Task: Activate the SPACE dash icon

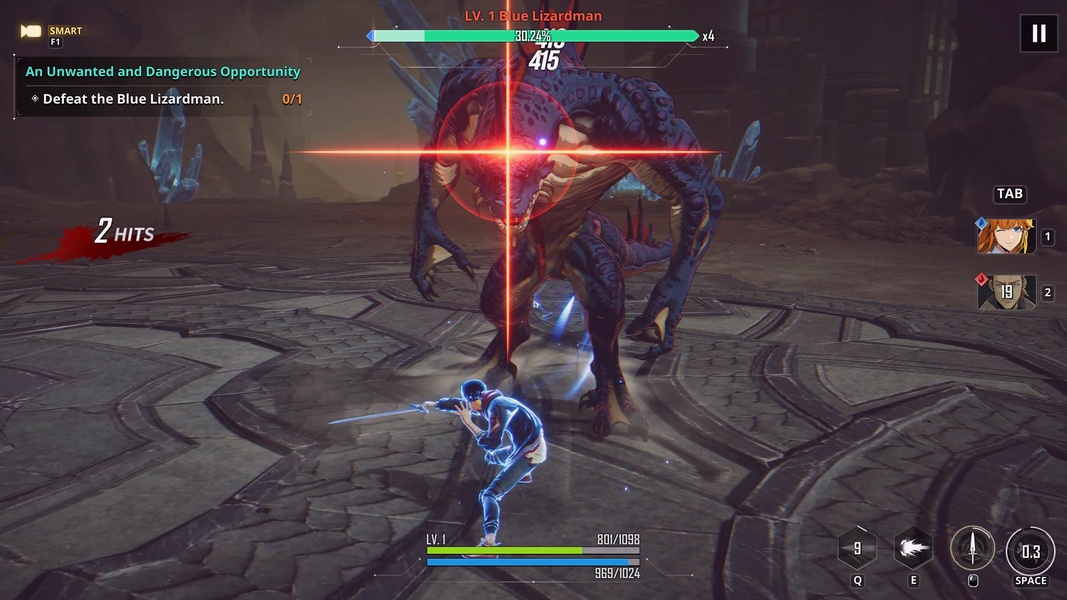Action: [1030, 551]
